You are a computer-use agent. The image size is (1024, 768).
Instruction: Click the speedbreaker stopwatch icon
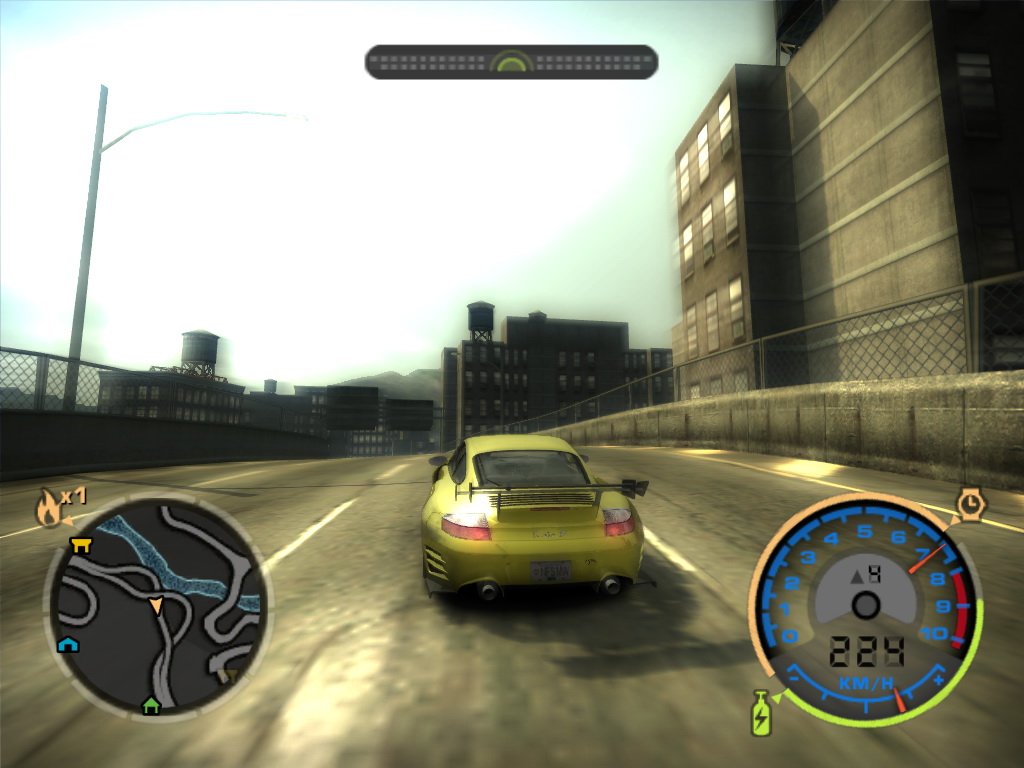pyautogui.click(x=969, y=503)
